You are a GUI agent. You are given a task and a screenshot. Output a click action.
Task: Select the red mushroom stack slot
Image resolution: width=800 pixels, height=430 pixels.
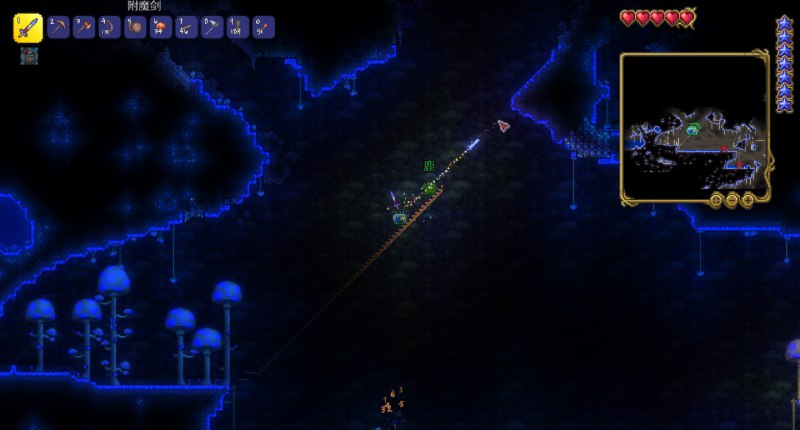161,28
